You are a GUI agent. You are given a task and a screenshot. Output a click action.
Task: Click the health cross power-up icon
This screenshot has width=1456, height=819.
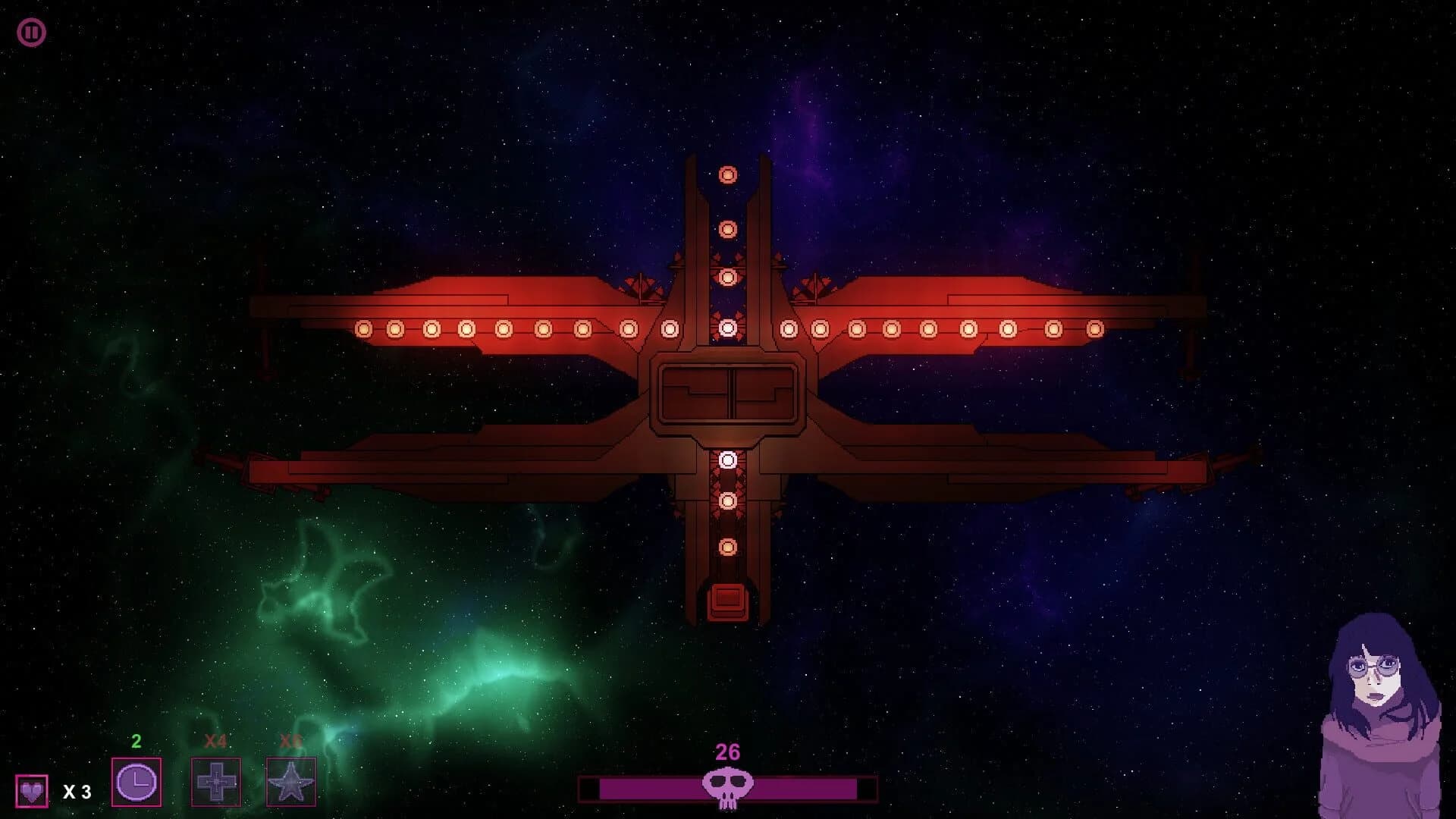[216, 783]
